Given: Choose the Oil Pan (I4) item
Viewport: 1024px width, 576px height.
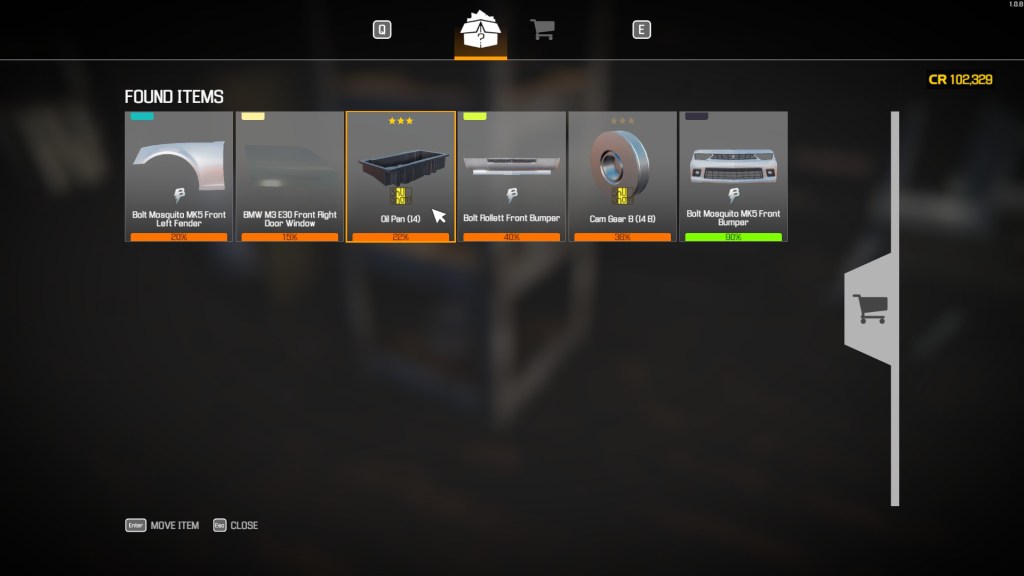Looking at the screenshot, I should 400,176.
